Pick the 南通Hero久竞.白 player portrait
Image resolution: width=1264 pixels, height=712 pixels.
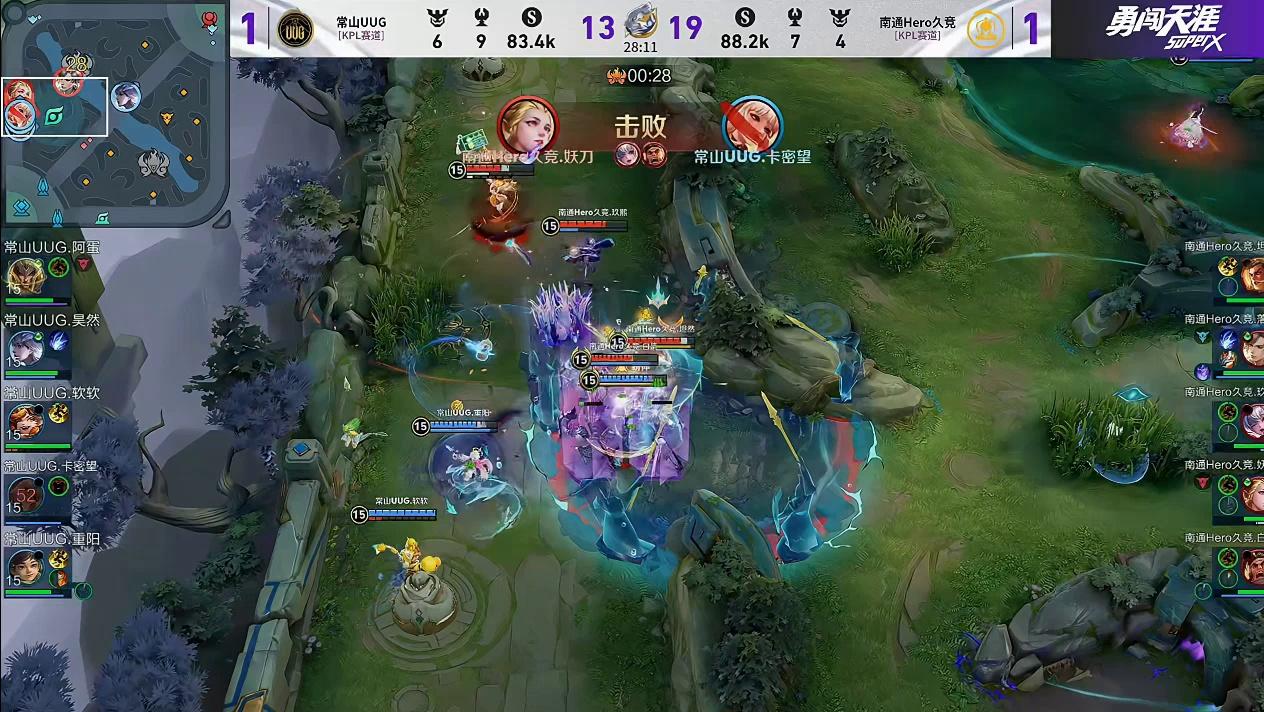pos(1251,566)
